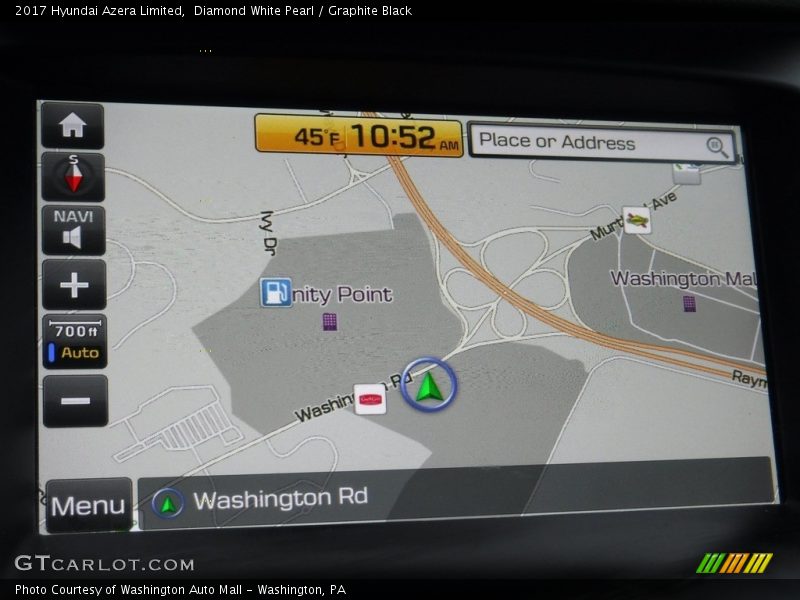The height and width of the screenshot is (600, 800).
Task: Tap the marker near Murtland Ave
Action: click(x=636, y=220)
